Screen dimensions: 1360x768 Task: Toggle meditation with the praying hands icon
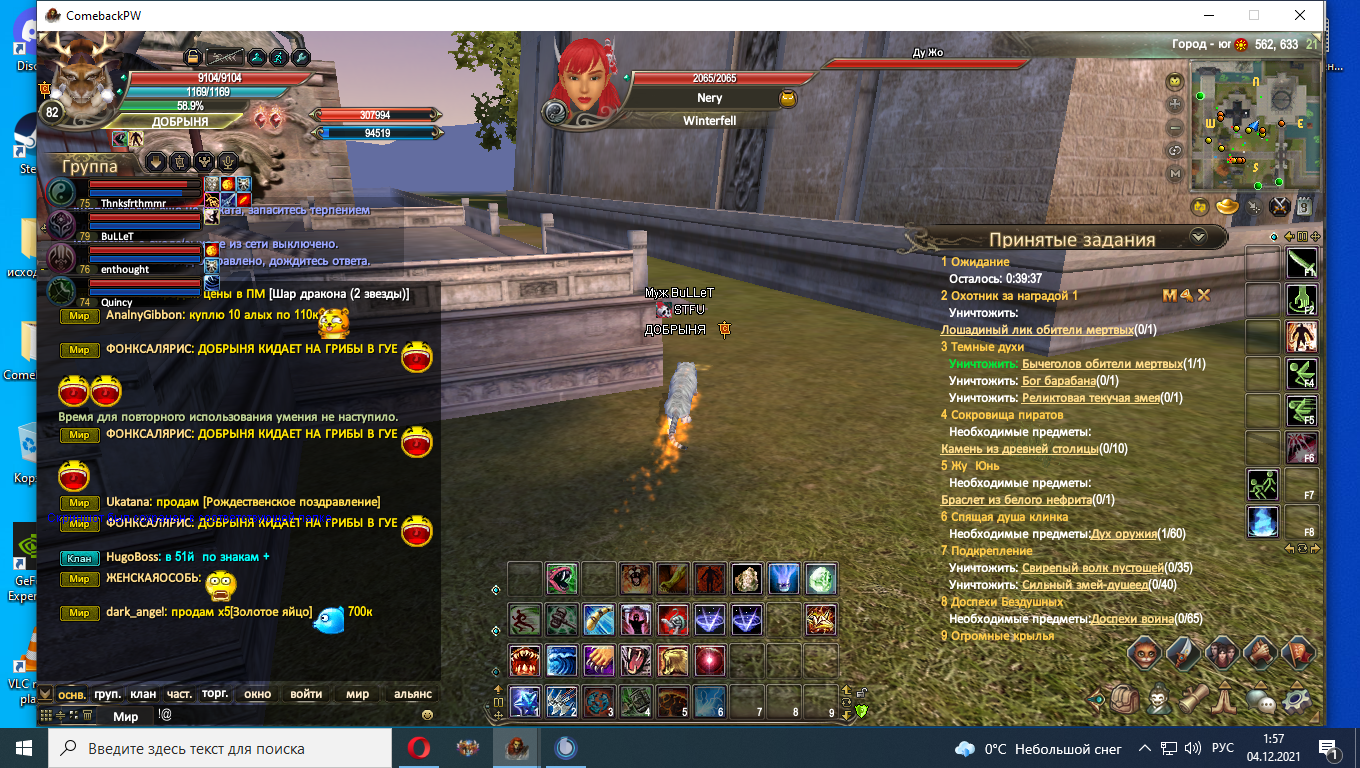point(1224,701)
